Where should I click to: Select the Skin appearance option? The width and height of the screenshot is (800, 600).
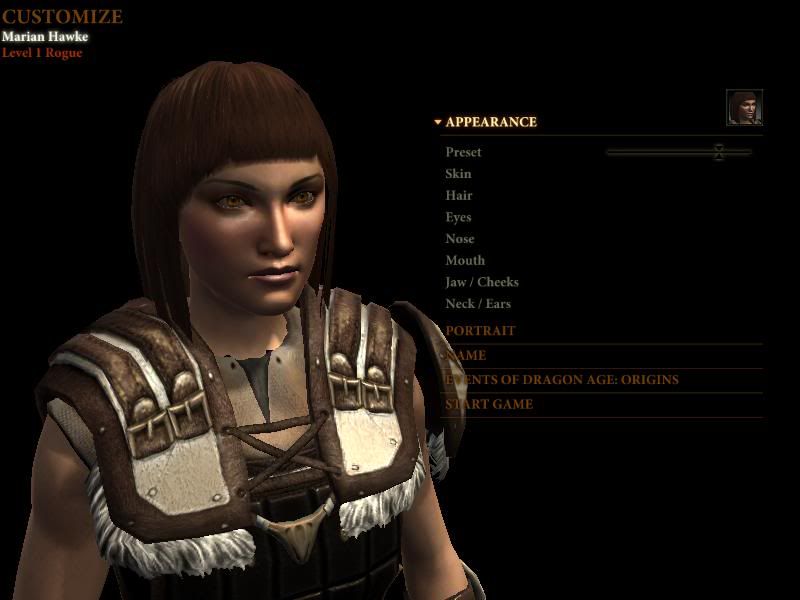pyautogui.click(x=458, y=174)
